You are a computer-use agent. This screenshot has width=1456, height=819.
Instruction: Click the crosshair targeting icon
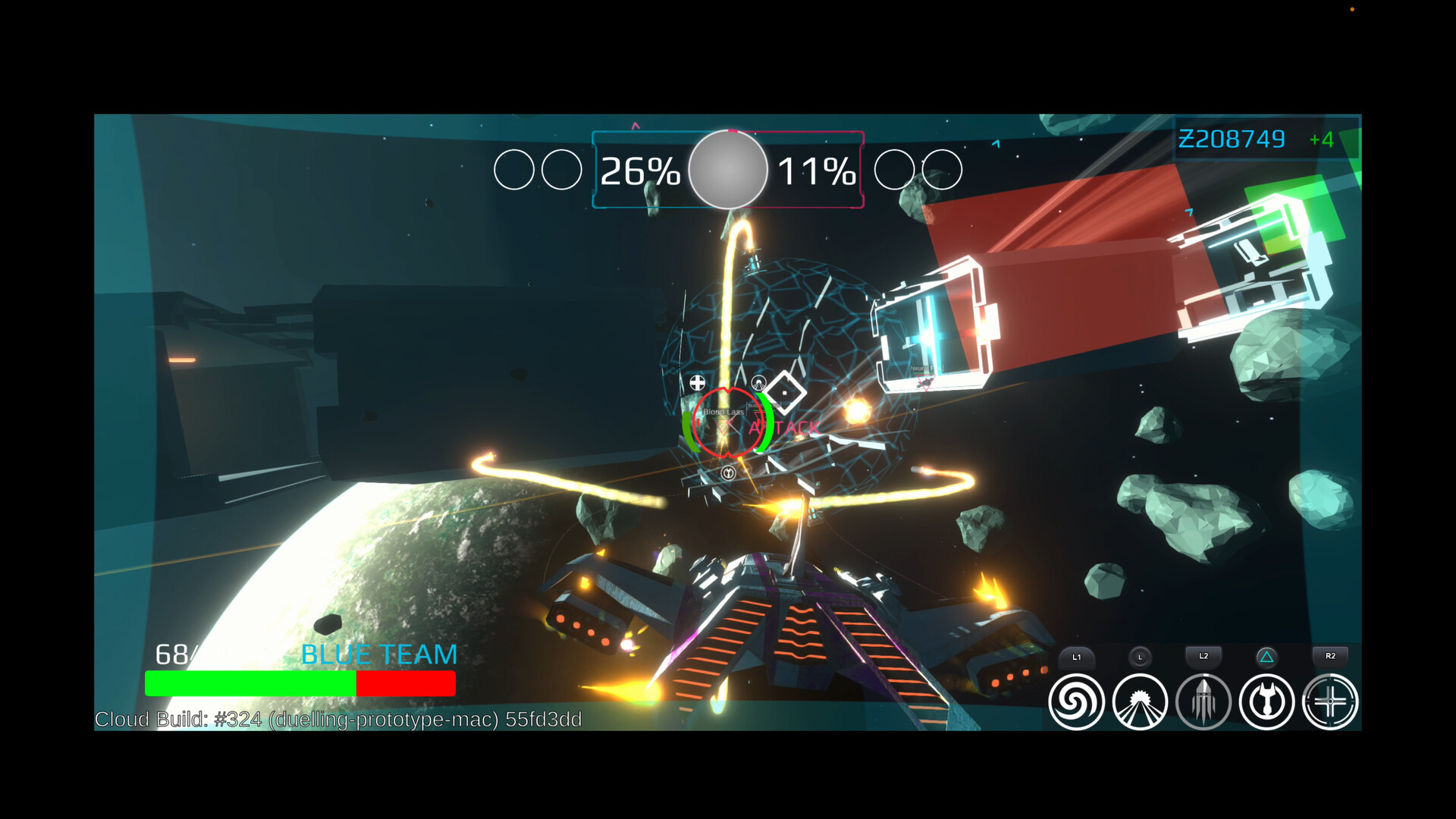click(x=1330, y=702)
